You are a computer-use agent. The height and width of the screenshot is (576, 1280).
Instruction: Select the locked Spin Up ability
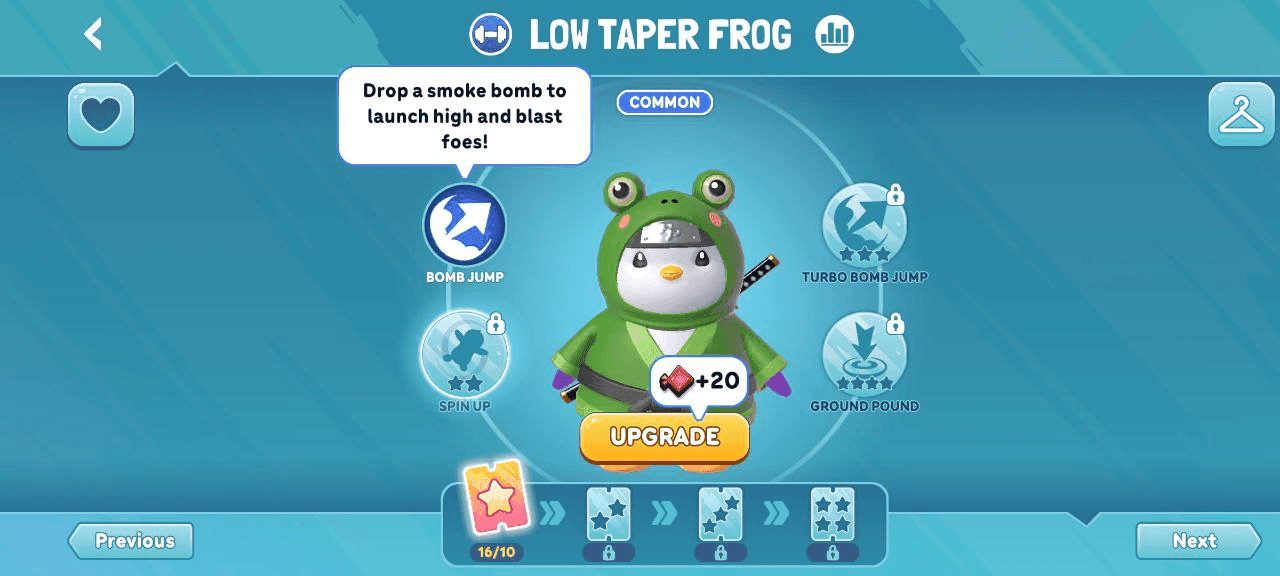[x=464, y=354]
